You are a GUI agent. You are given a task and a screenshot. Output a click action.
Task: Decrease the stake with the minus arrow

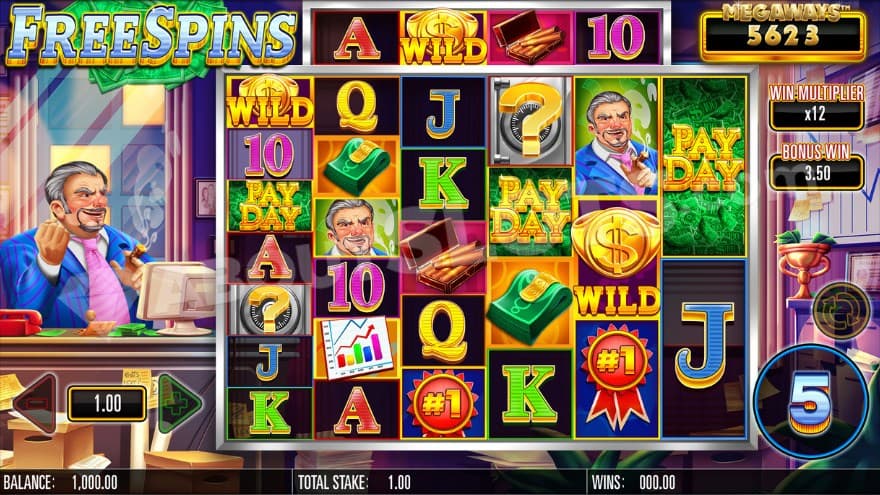36,403
